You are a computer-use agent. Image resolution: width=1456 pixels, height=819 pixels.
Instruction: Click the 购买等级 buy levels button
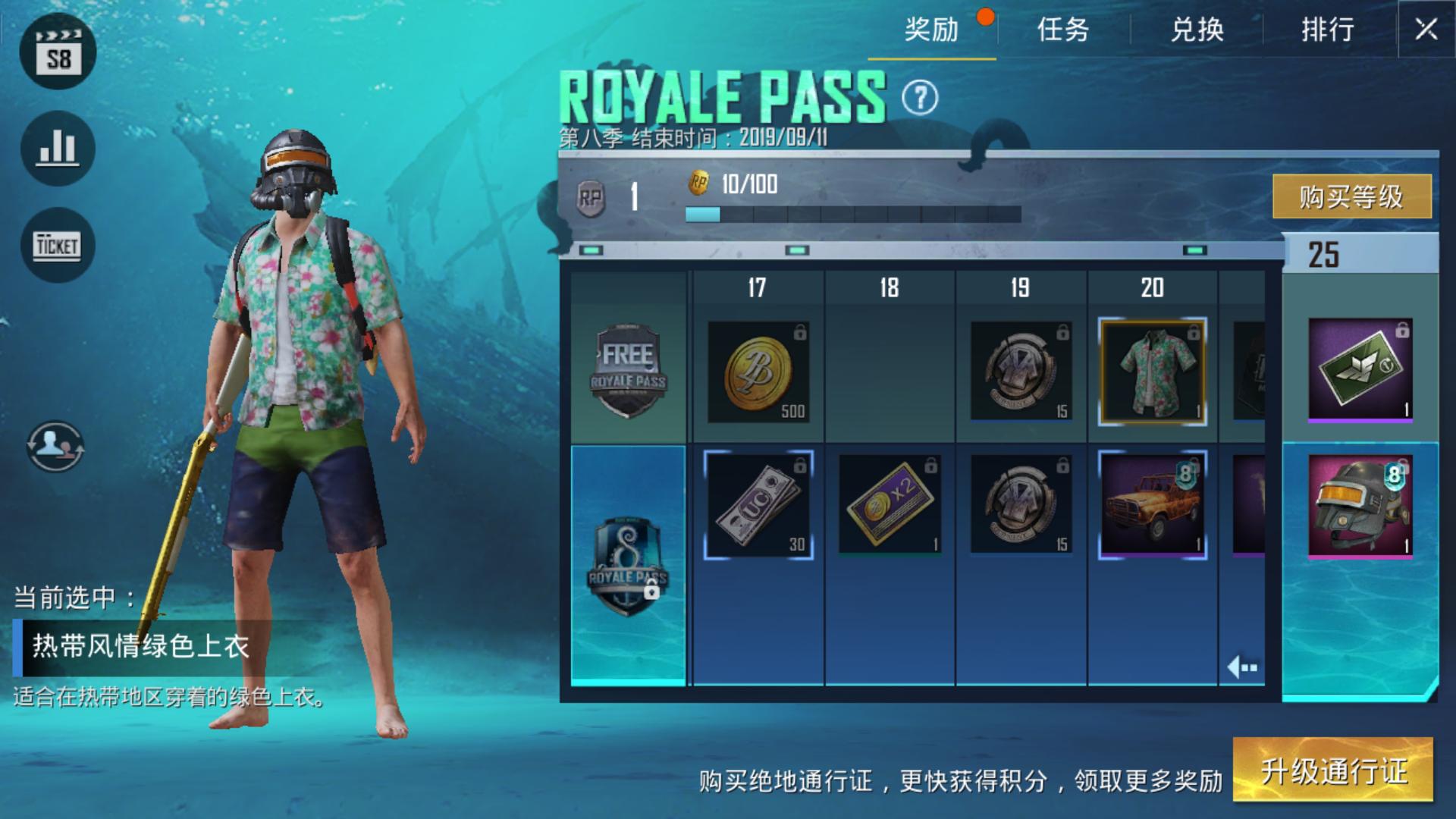click(1351, 196)
